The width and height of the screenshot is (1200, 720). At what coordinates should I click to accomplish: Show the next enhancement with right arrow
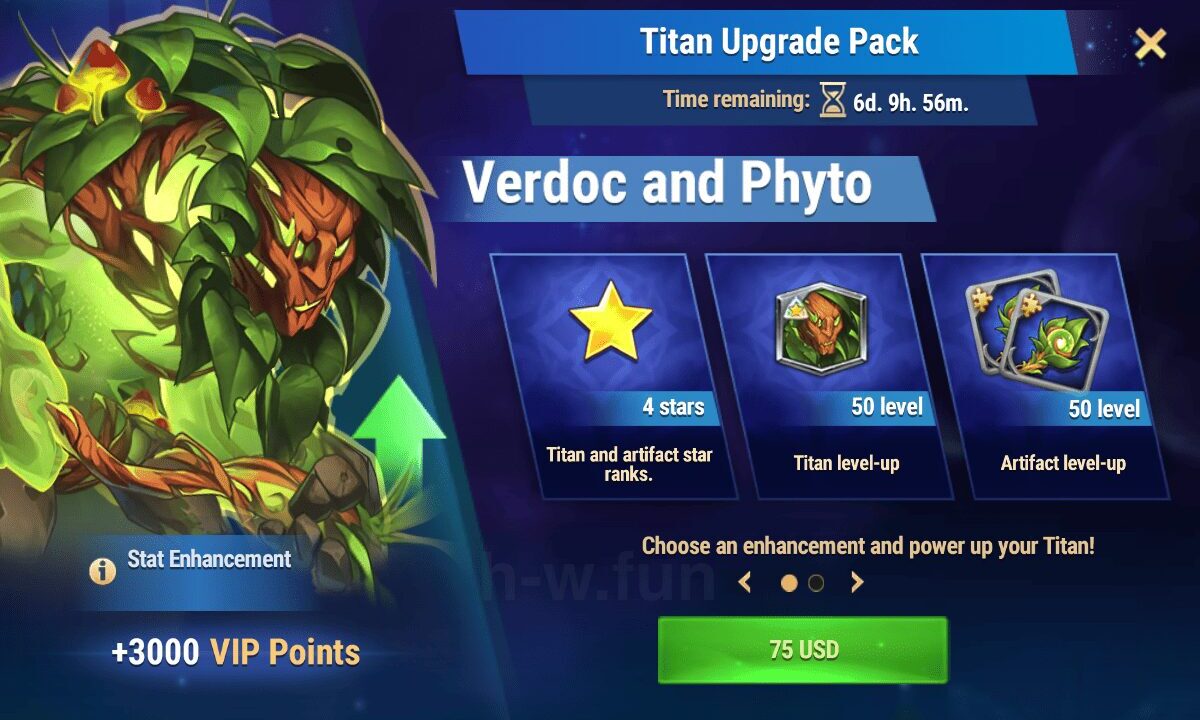857,582
